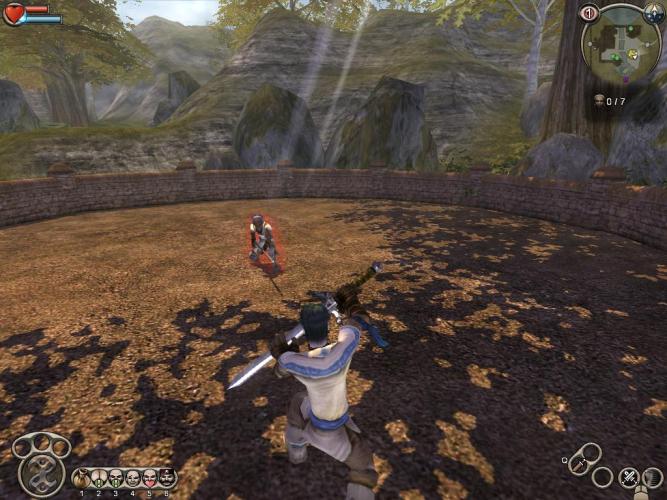
Task: Use the green-marked face expression in slot 3
Action: click(x=115, y=478)
